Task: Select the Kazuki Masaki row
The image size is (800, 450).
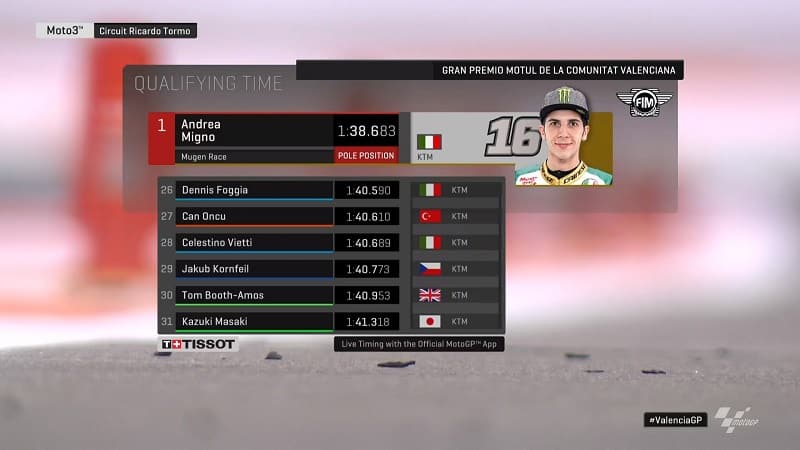Action: [x=330, y=322]
